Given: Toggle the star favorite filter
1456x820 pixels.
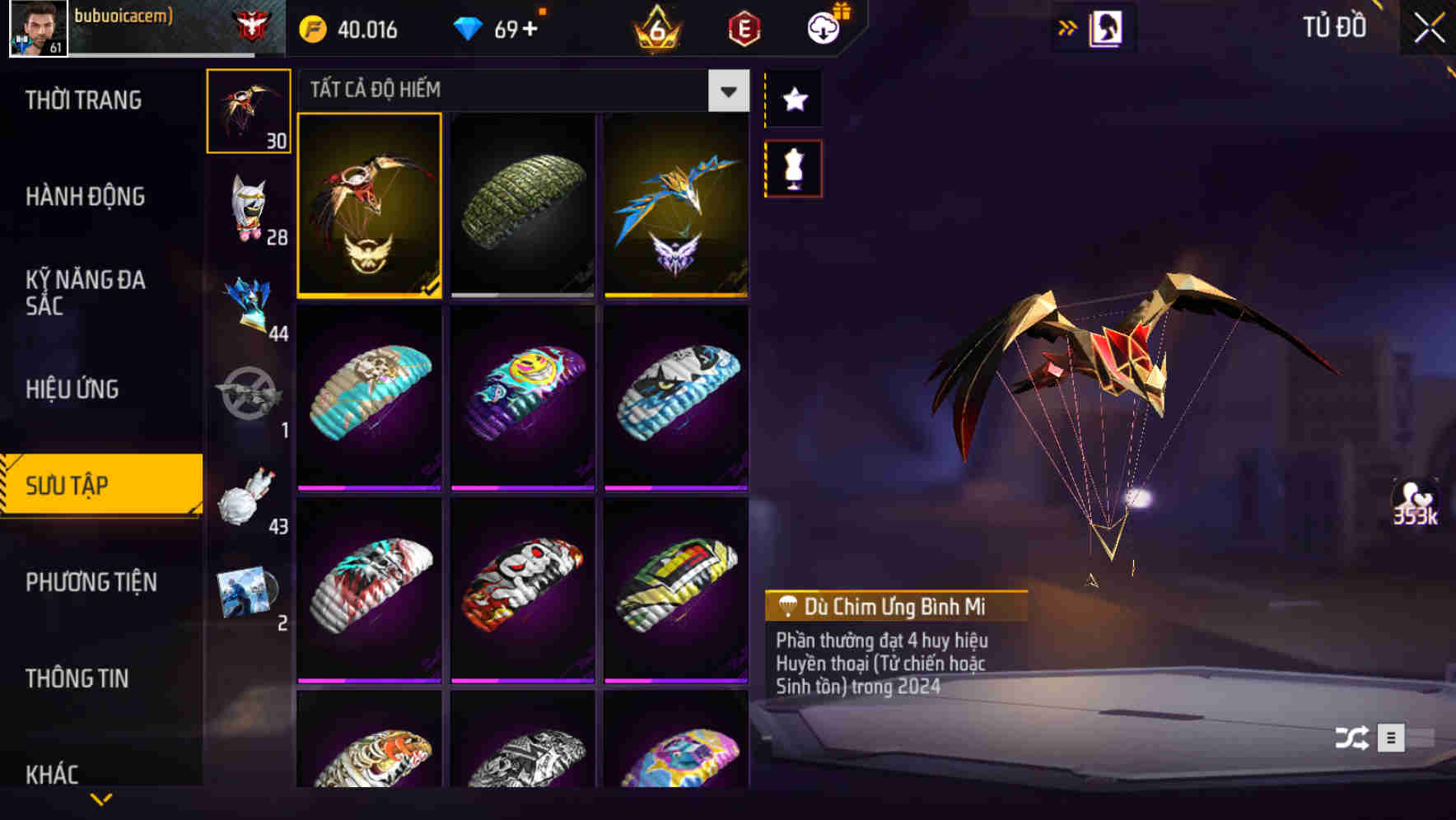Looking at the screenshot, I should (793, 100).
